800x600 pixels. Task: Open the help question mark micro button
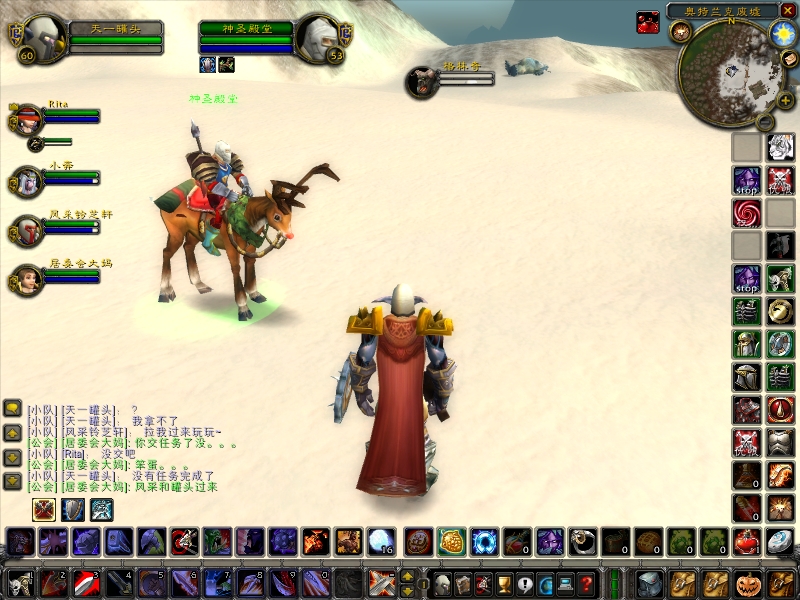(587, 583)
